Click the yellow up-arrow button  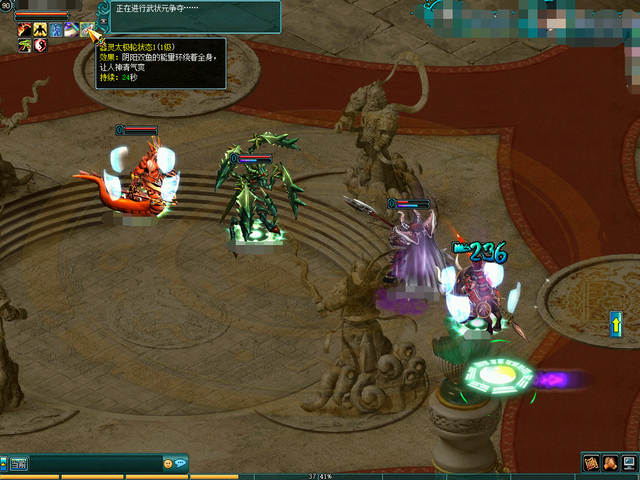(x=616, y=323)
